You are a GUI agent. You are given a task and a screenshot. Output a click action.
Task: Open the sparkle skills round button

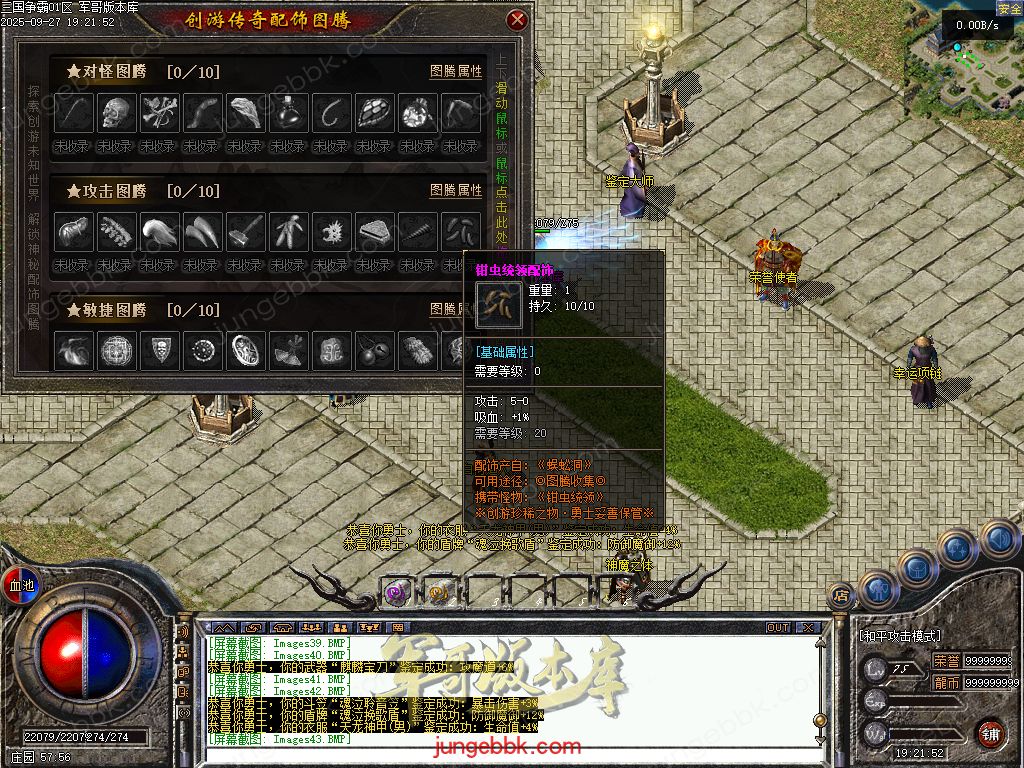pos(957,548)
